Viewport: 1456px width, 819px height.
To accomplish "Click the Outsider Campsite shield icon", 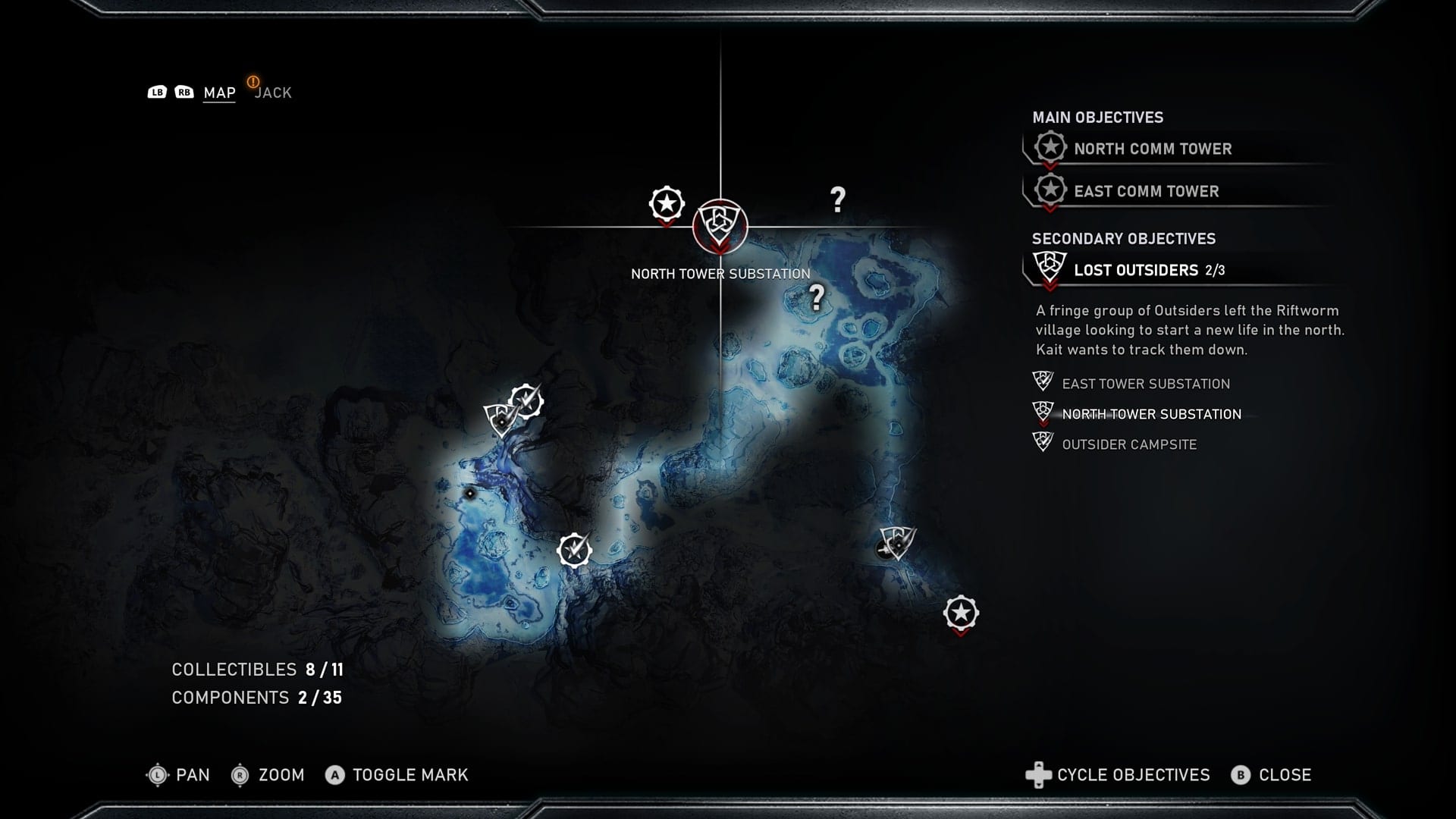I will coord(1042,442).
